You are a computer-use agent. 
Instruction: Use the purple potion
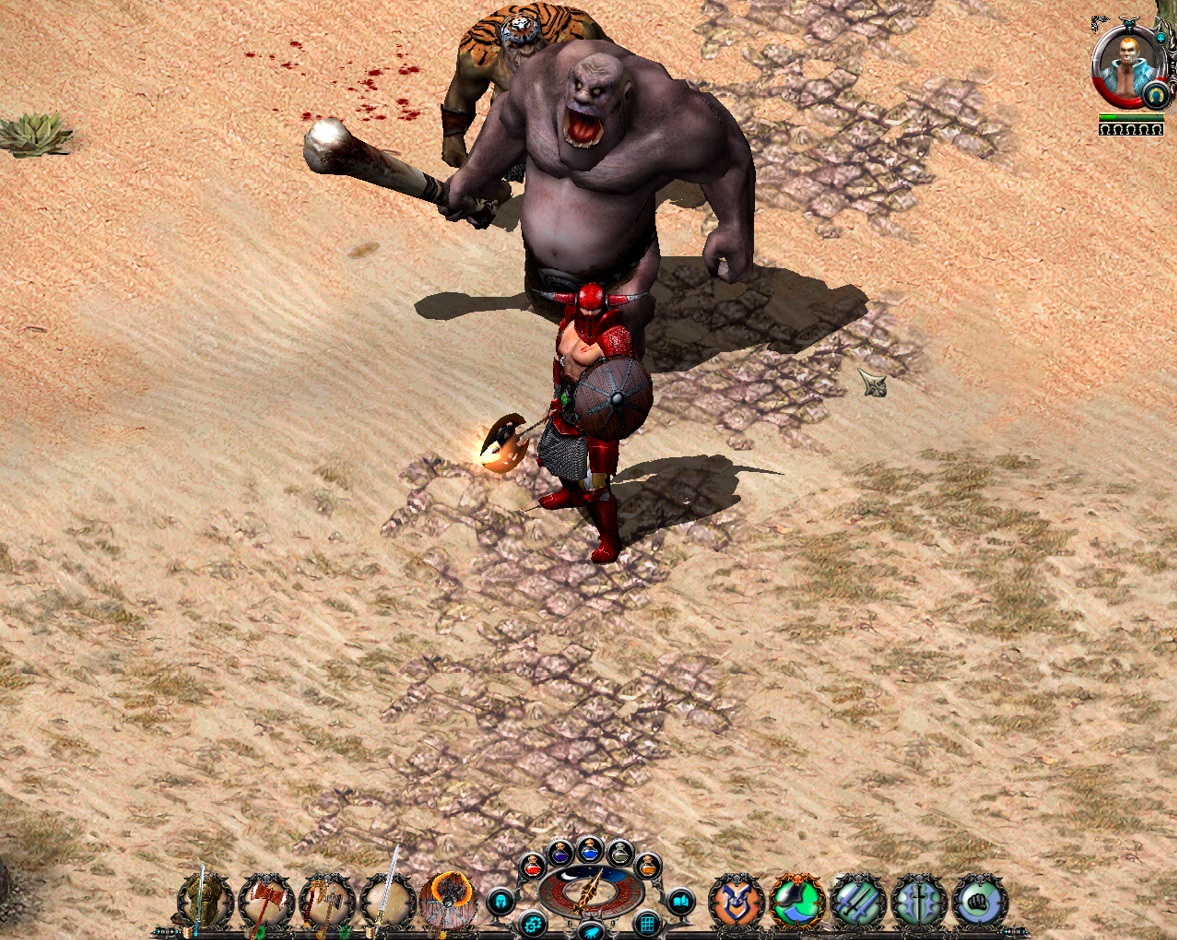point(559,853)
